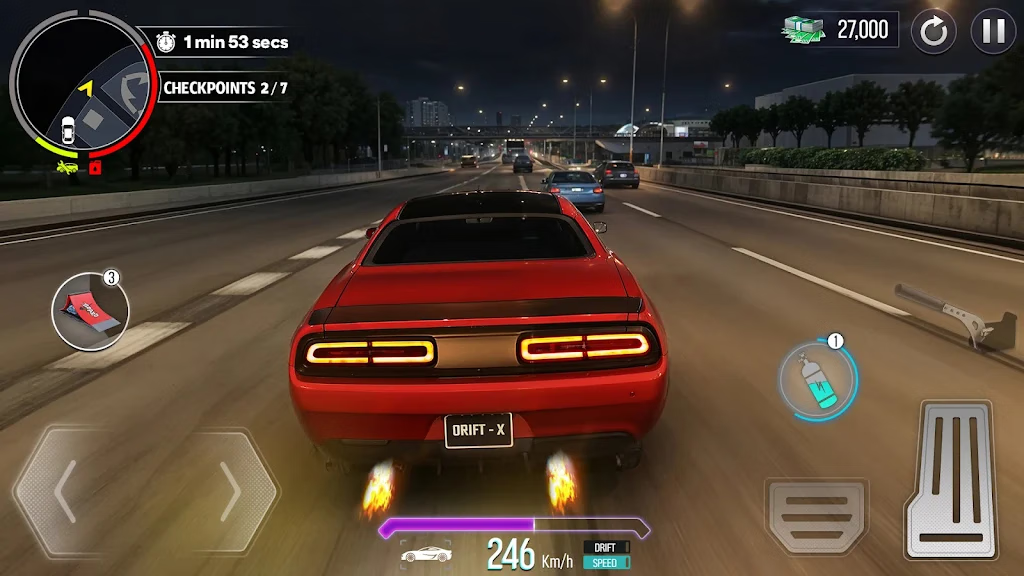This screenshot has width=1024, height=576.
Task: Toggle the Drift/Speed mode switch
Action: click(606, 554)
